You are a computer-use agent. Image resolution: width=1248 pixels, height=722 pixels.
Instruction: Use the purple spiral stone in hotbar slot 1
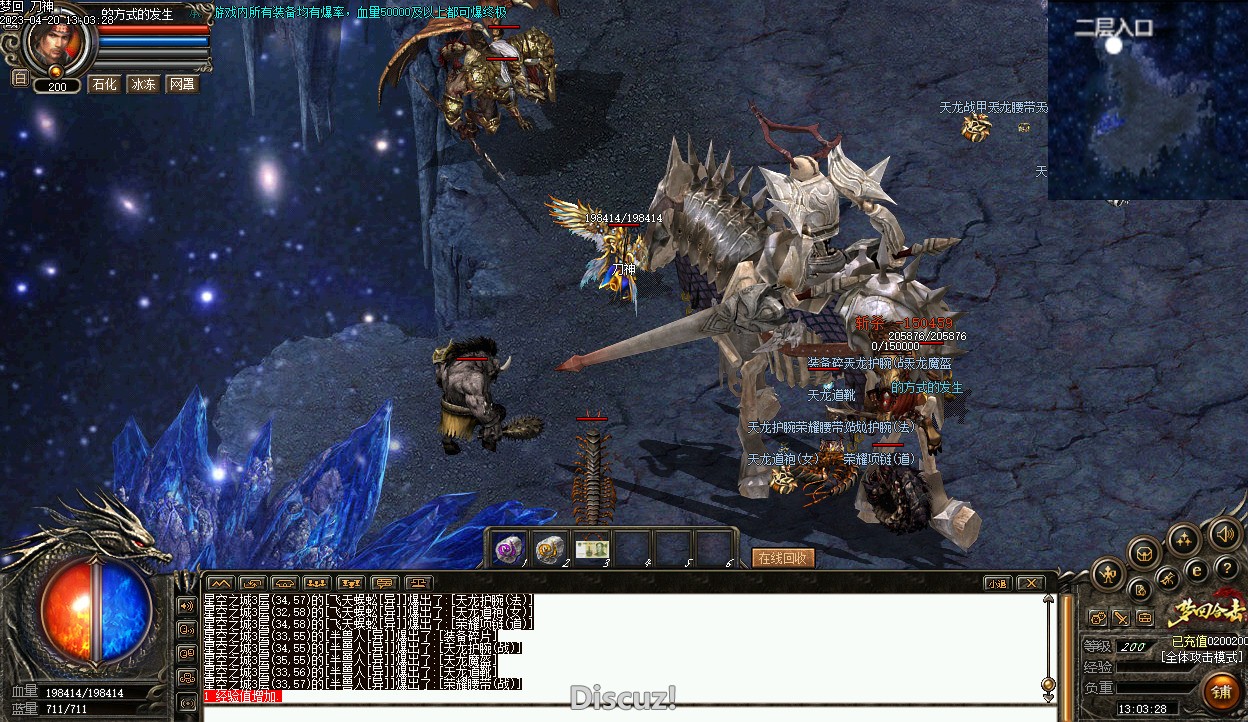coord(509,548)
